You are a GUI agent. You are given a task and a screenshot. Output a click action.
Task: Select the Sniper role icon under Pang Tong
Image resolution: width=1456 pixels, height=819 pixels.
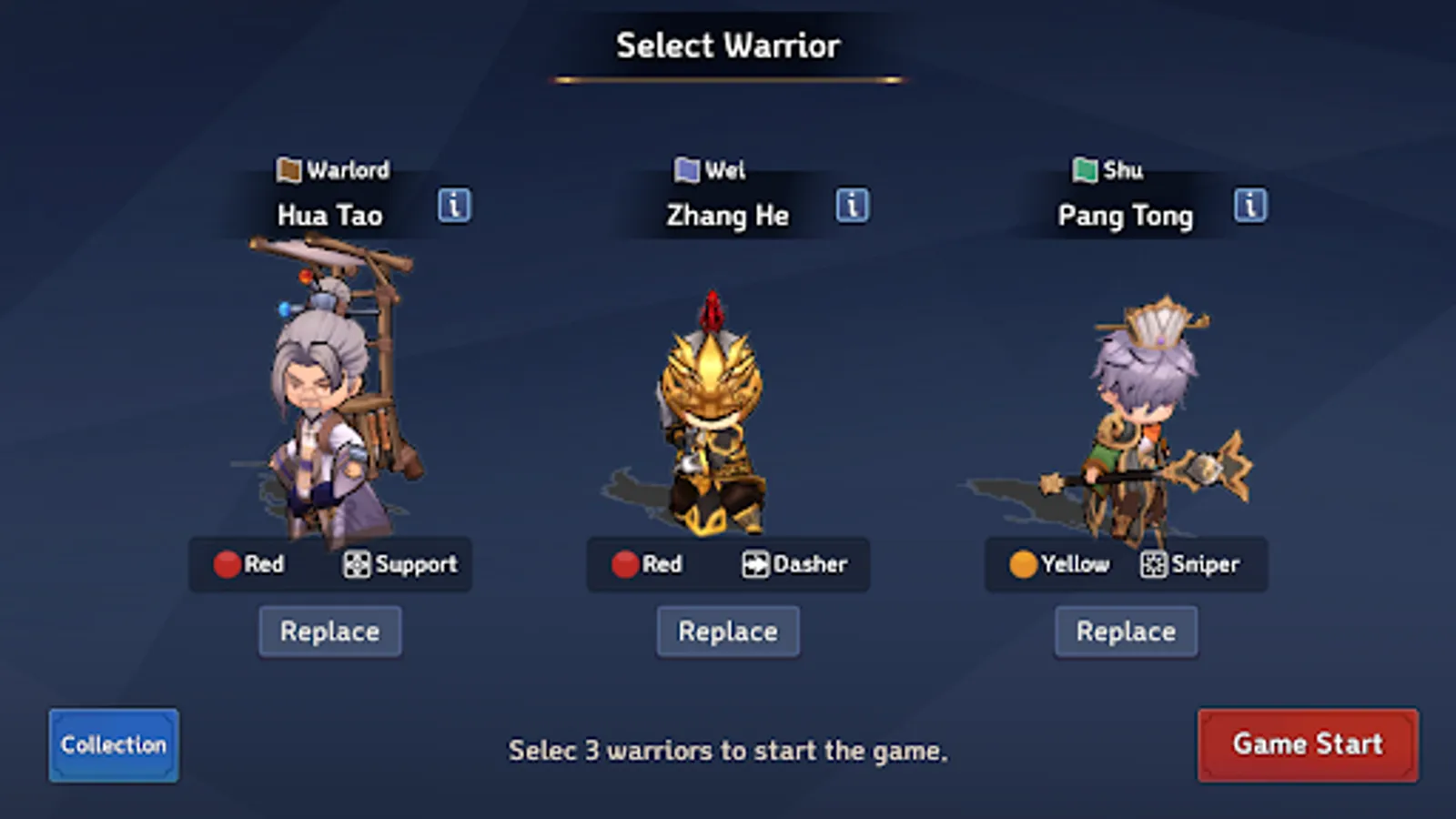coord(1152,564)
